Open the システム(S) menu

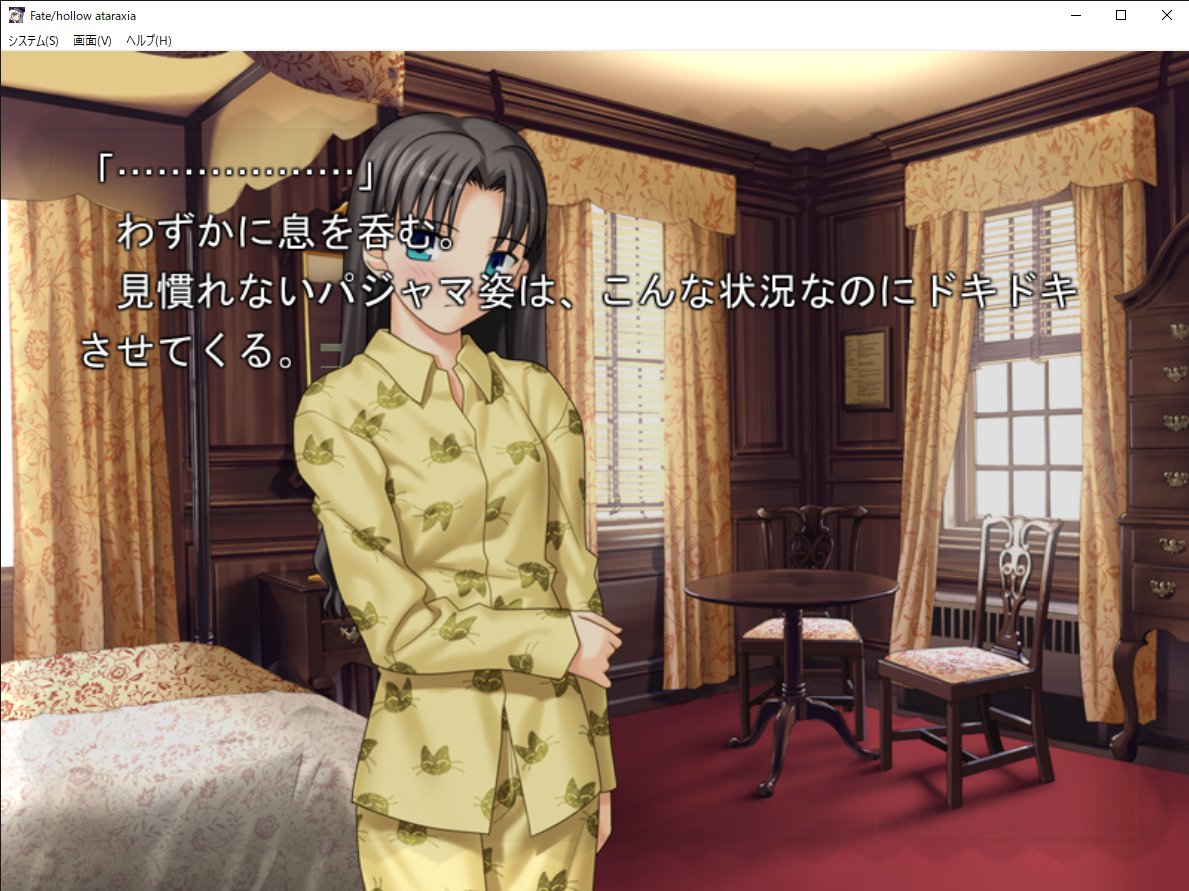point(33,41)
